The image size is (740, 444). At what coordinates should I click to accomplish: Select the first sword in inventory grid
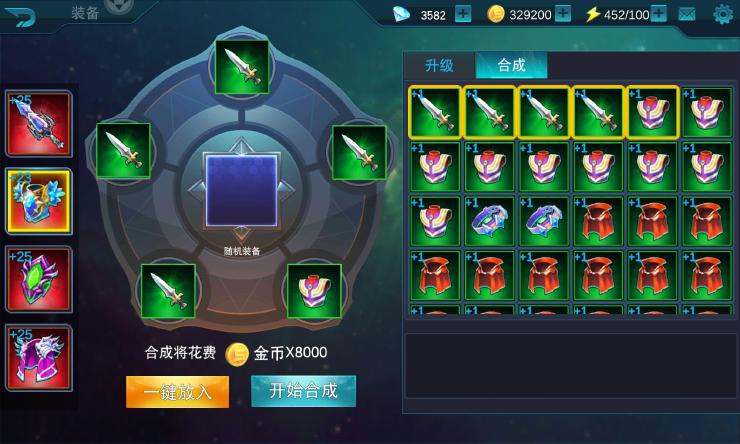coord(435,112)
